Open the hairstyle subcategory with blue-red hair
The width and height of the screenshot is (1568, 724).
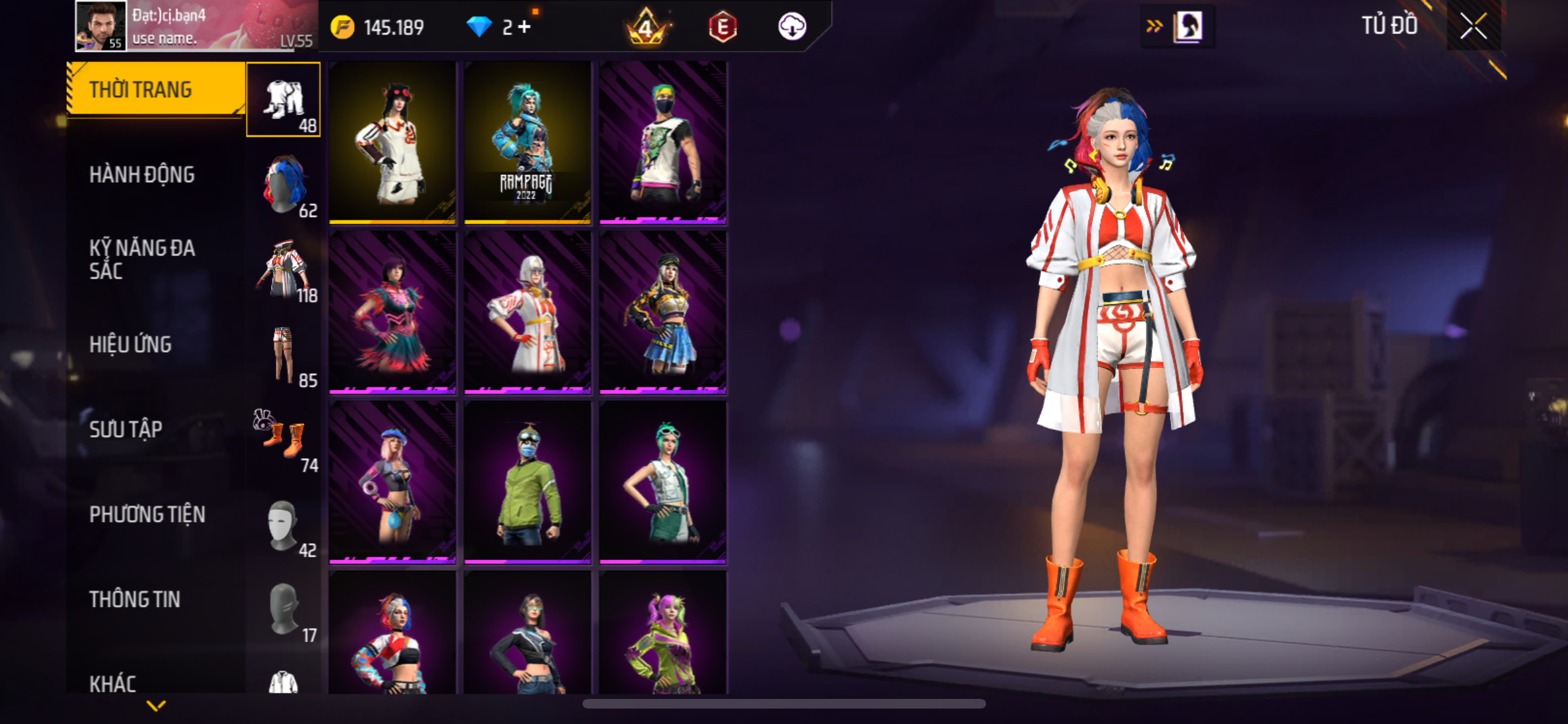tap(283, 185)
